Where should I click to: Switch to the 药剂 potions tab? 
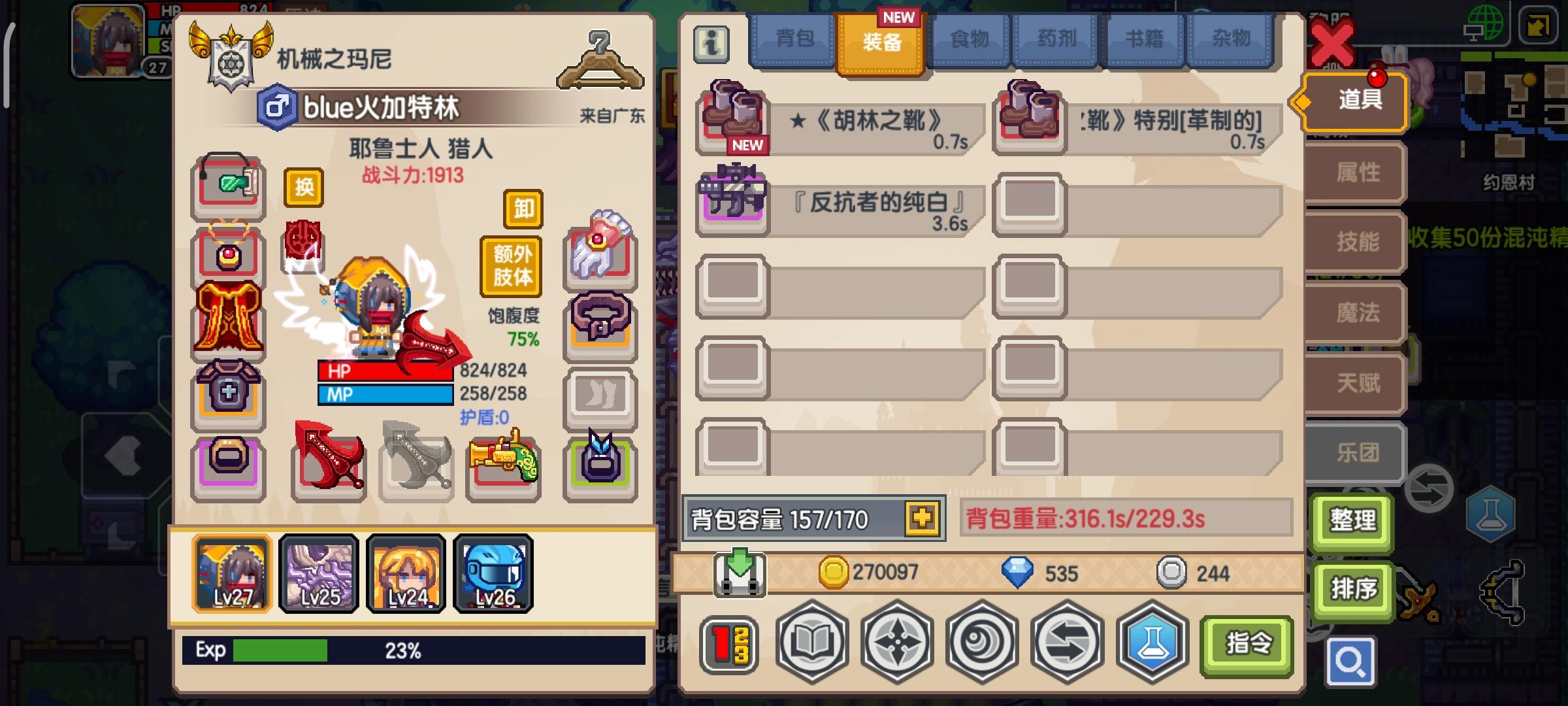(1055, 39)
